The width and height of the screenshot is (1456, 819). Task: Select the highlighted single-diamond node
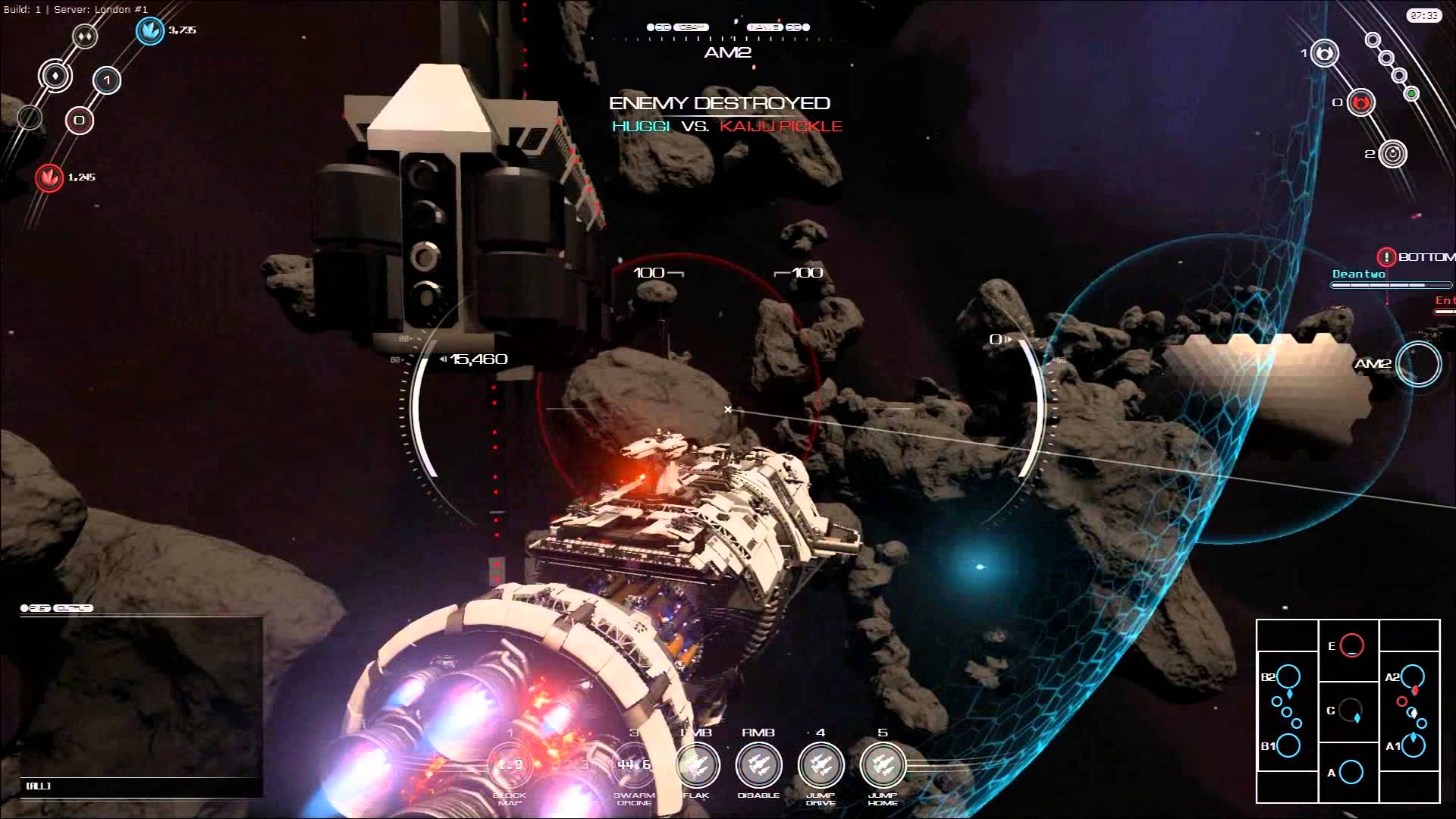[55, 76]
